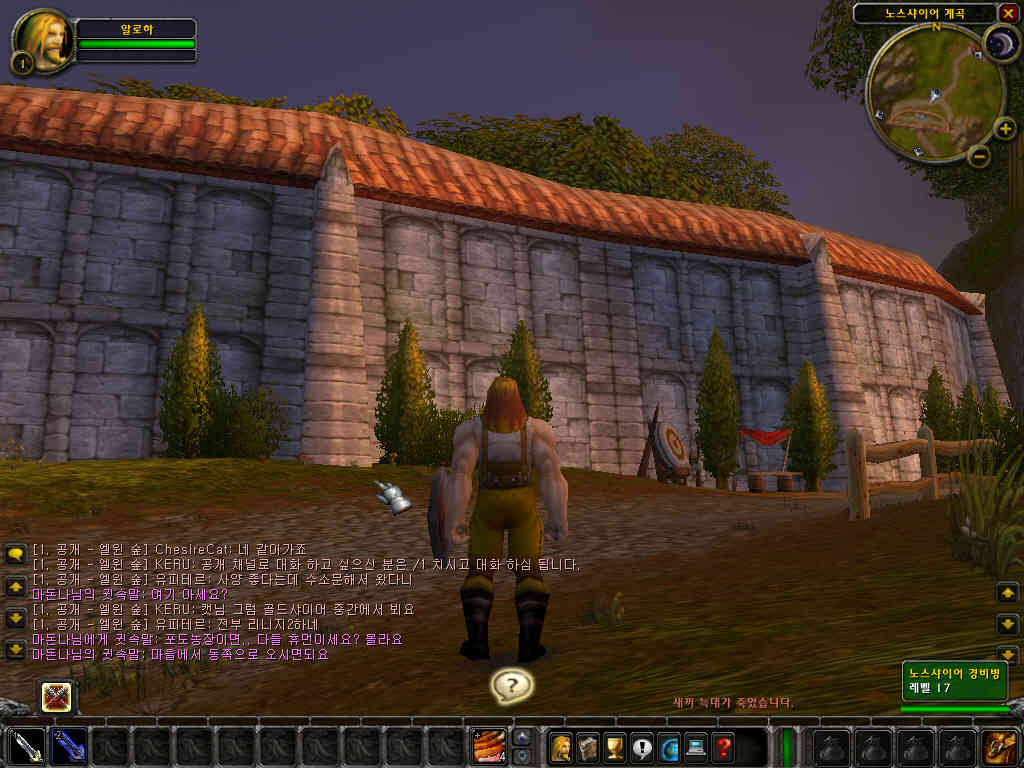Open the spellbook micro button
The height and width of the screenshot is (768, 1024).
pyautogui.click(x=588, y=746)
